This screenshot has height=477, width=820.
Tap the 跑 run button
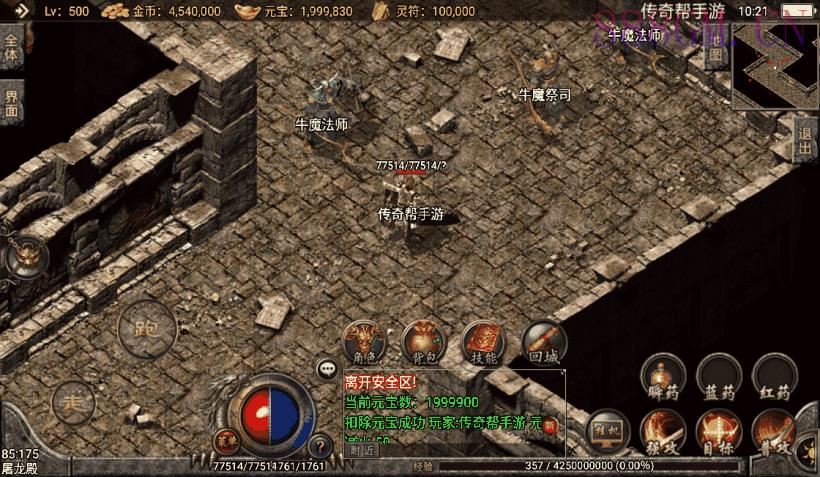click(x=146, y=327)
